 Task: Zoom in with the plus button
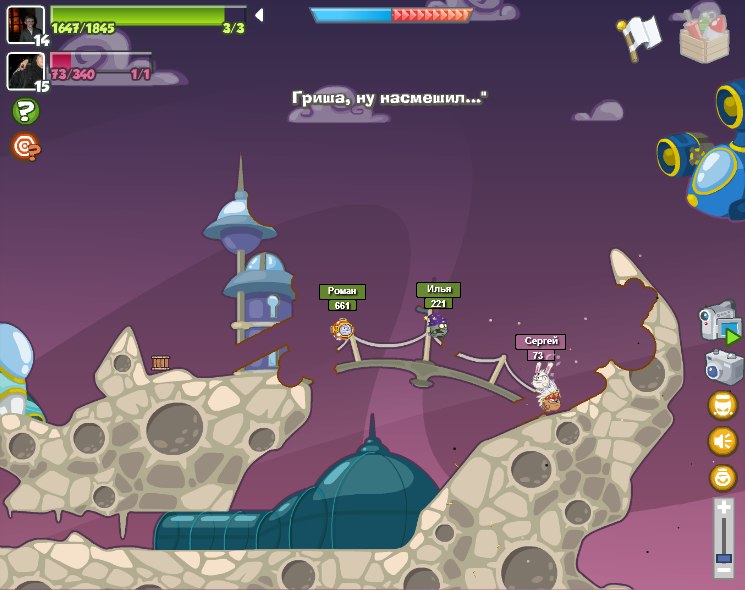723,508
